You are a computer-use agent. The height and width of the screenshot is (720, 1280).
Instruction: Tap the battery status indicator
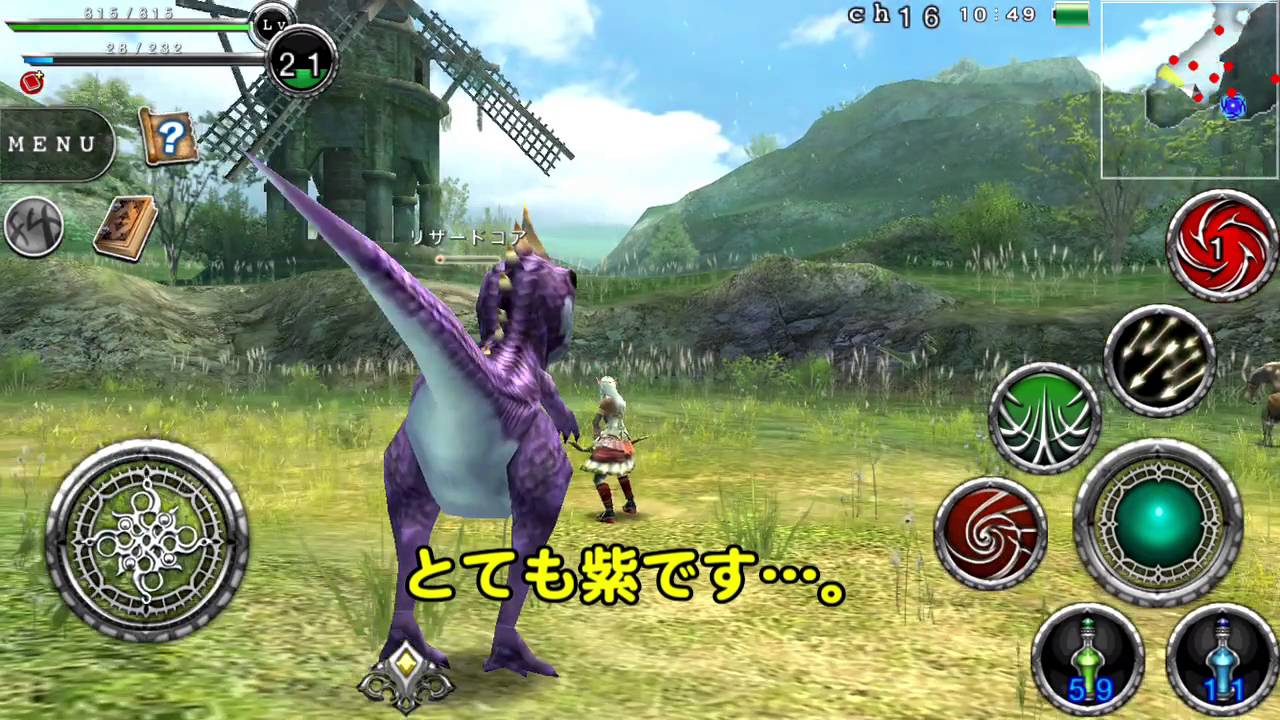tap(1071, 16)
